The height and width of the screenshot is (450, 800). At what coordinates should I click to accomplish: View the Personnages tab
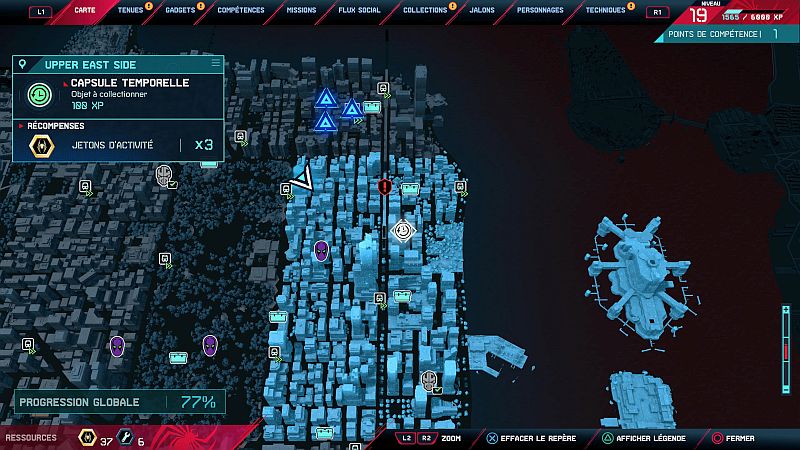coord(540,10)
